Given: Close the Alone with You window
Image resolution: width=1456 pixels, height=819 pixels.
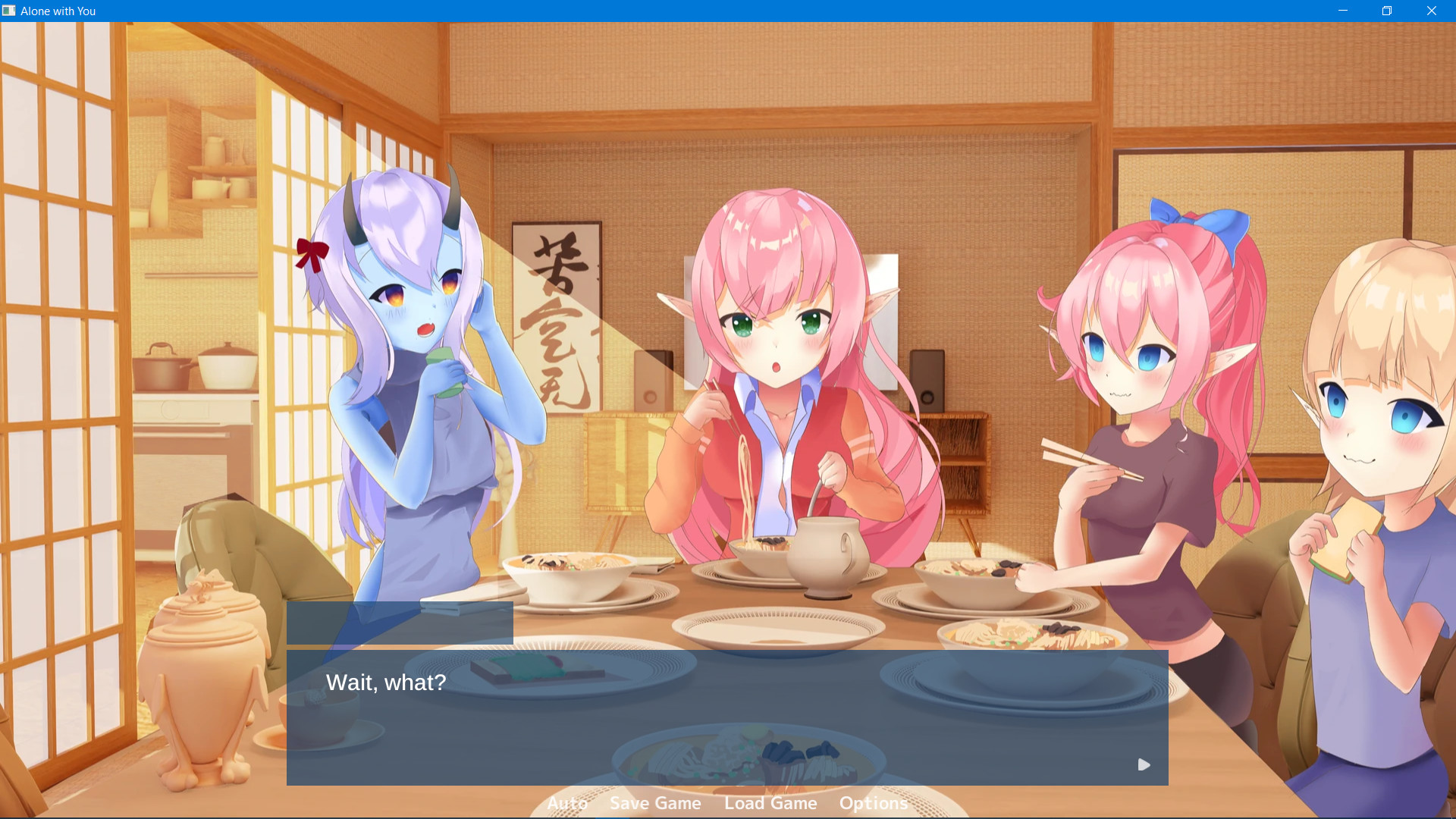Looking at the screenshot, I should (x=1432, y=11).
